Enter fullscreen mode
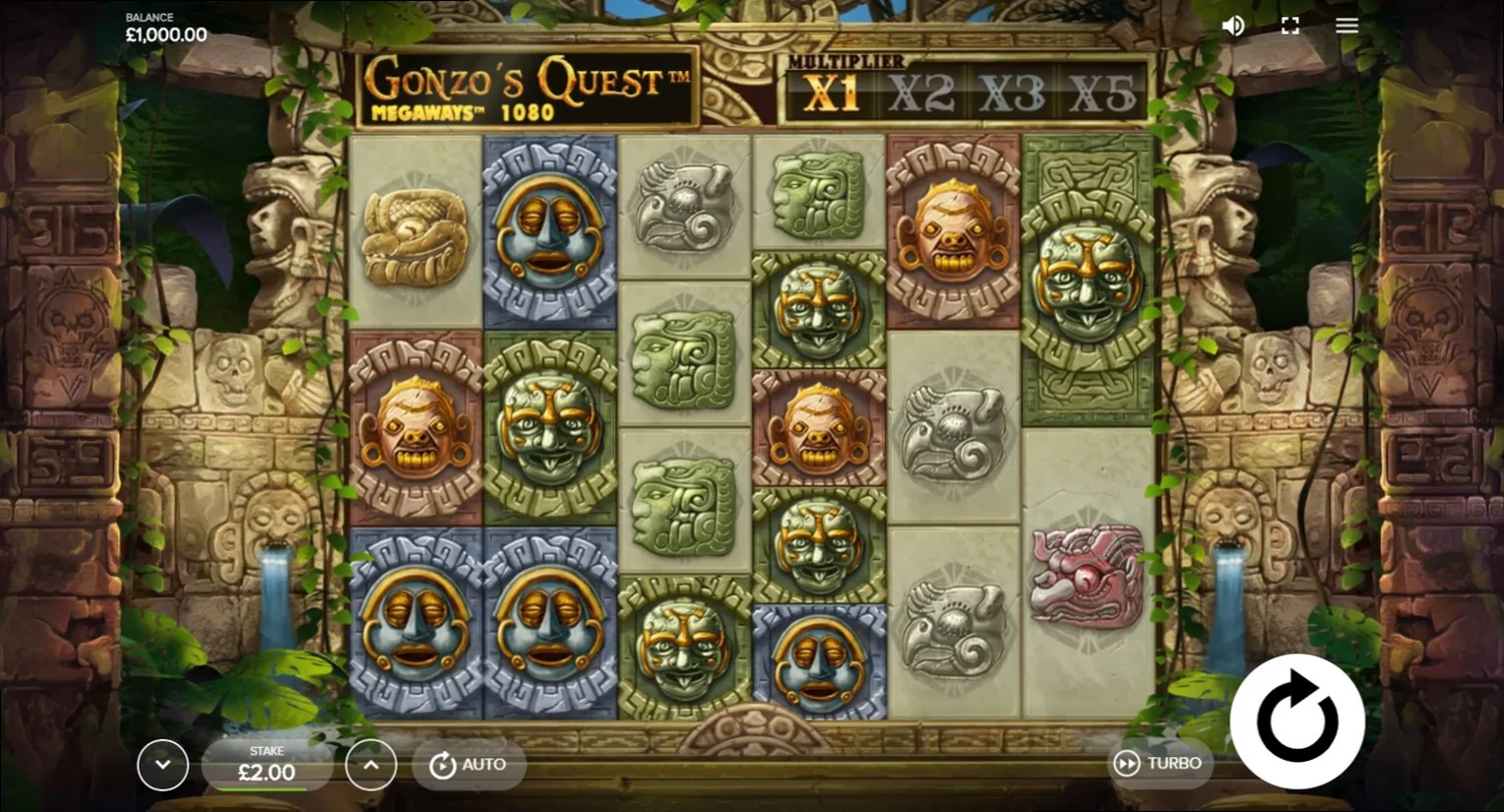The height and width of the screenshot is (812, 1504). [x=1289, y=25]
